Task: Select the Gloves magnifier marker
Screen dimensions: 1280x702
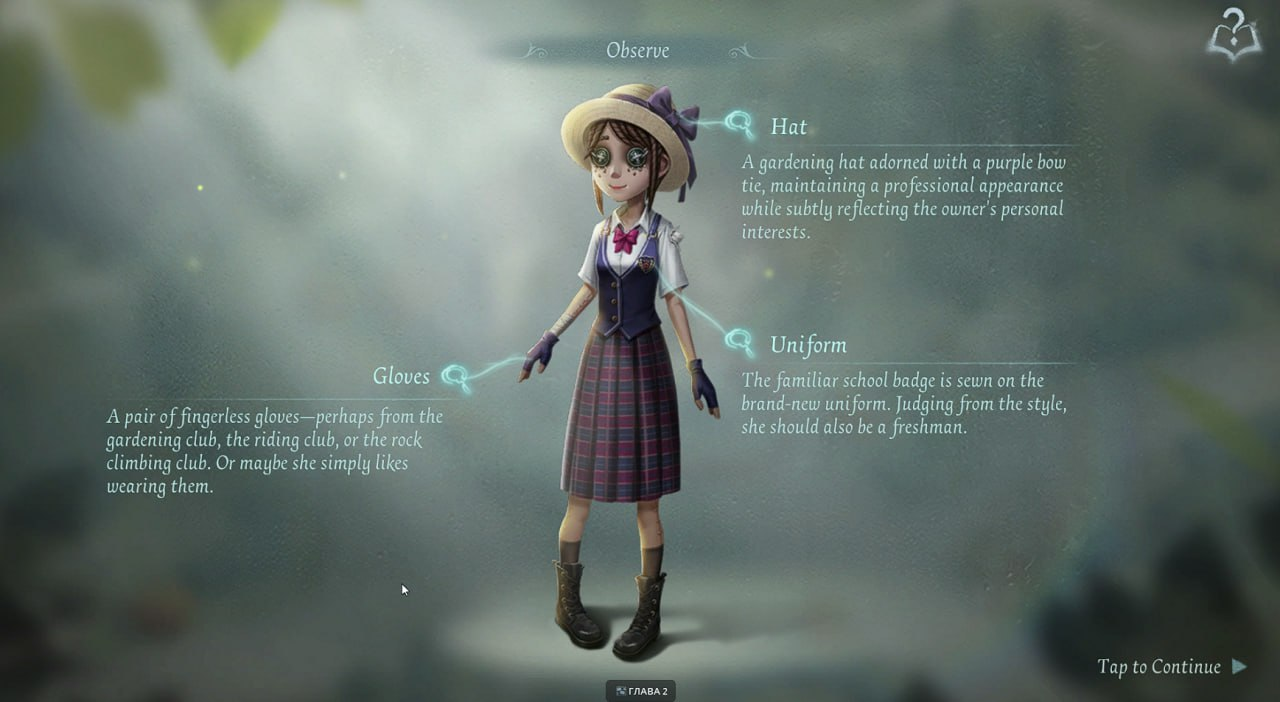Action: [x=456, y=377]
